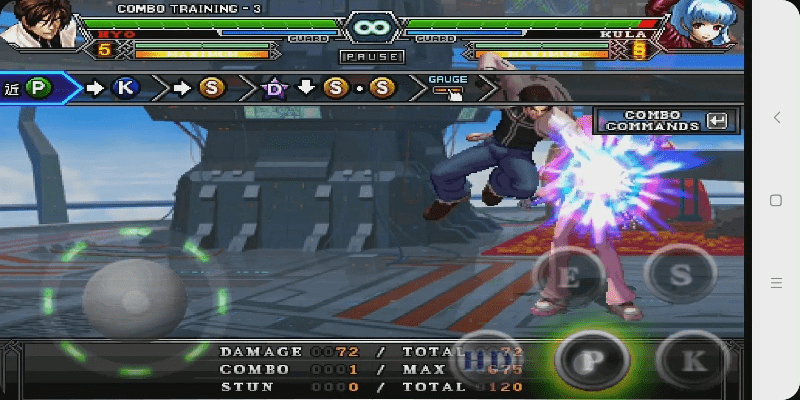The image size is (800, 400).
Task: Open the Android menu lines button
Action: 776,282
